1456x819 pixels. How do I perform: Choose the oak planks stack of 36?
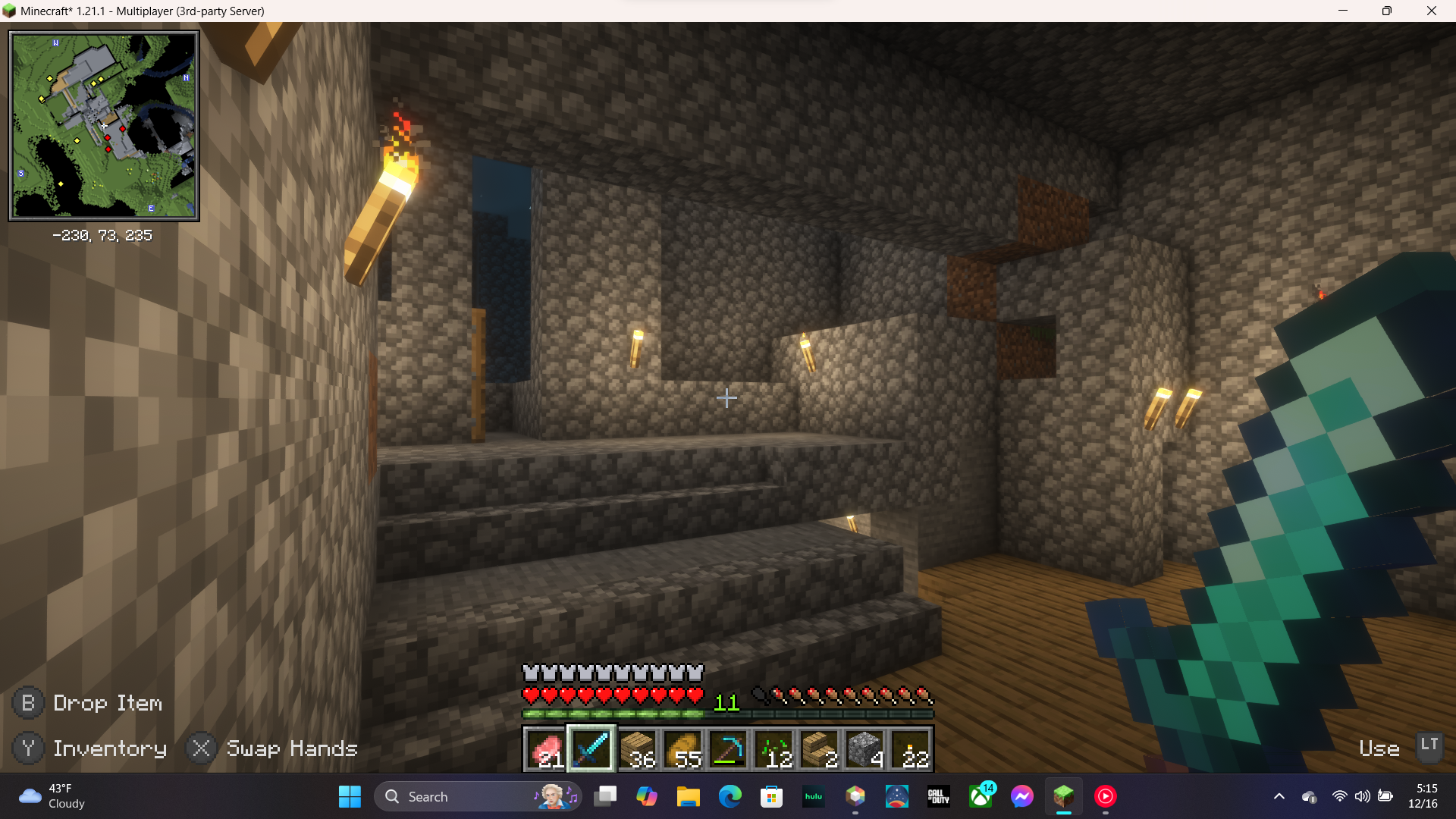pyautogui.click(x=637, y=749)
